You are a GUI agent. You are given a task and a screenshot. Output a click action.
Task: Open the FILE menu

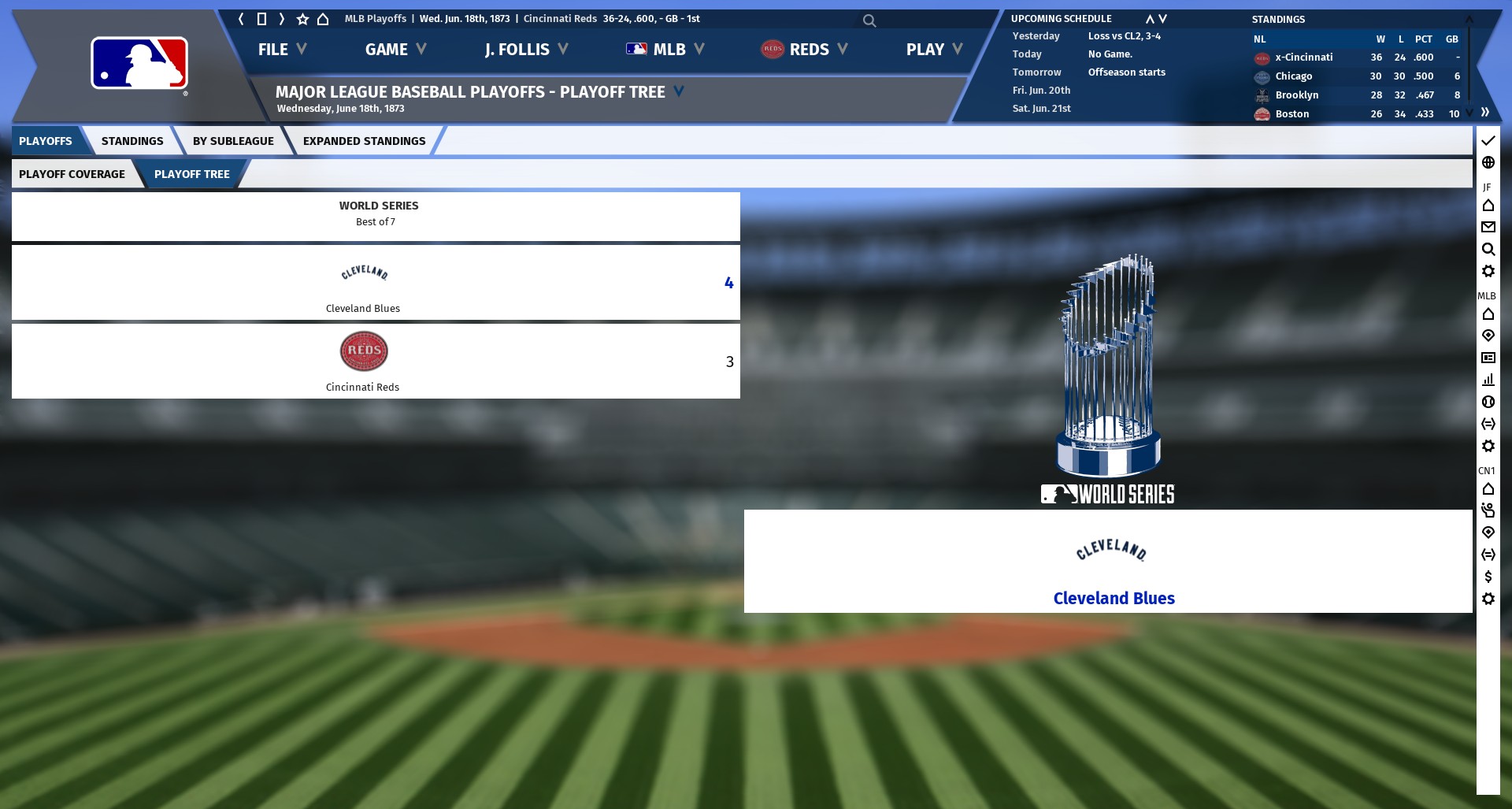281,50
